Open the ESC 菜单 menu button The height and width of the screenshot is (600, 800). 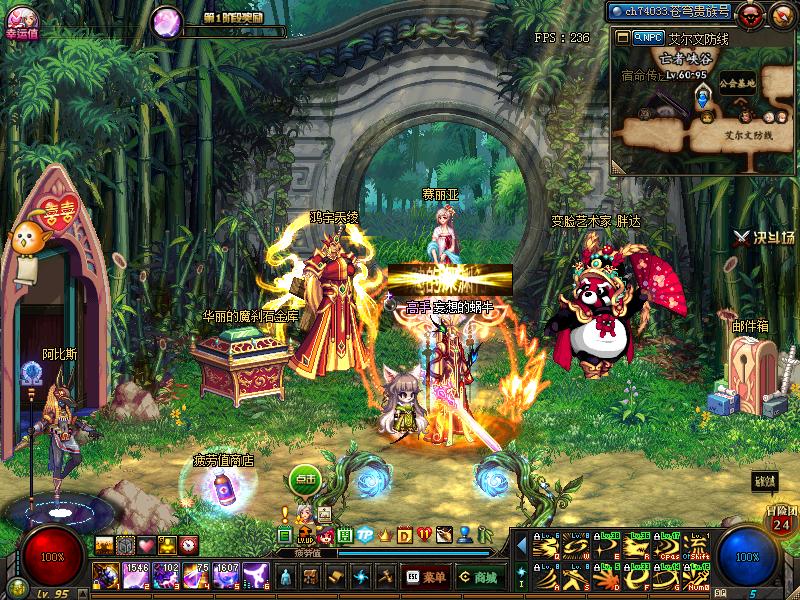tap(426, 577)
